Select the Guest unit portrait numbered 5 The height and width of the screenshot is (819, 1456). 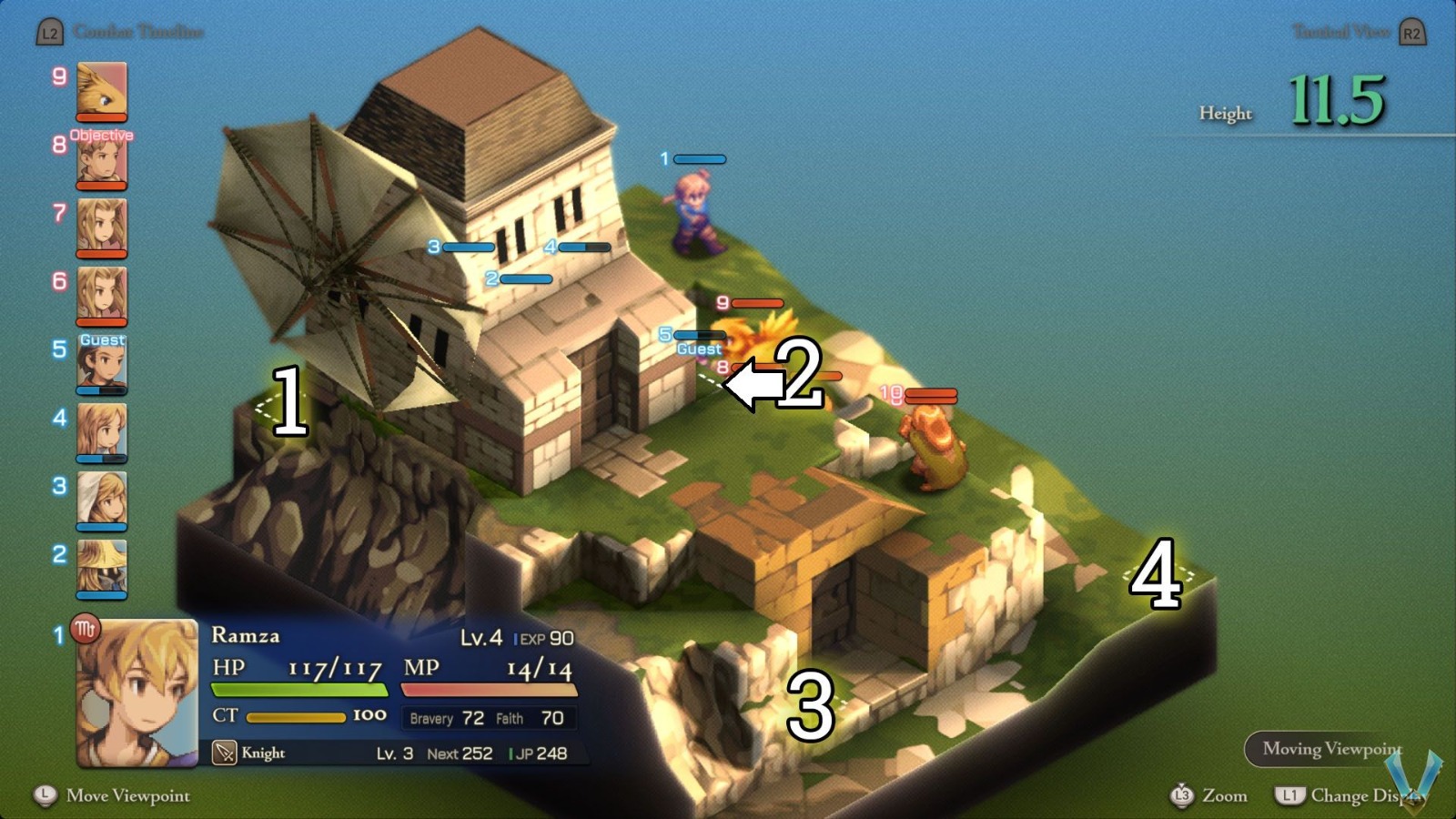pos(102,364)
